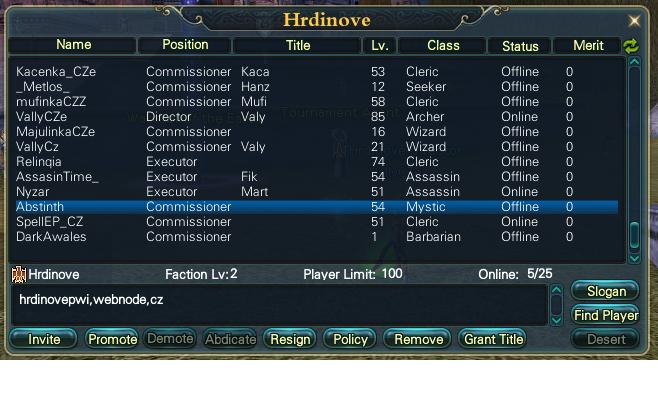Promote the selected faction member
Viewport: 658px width, 400px height.
click(x=112, y=339)
